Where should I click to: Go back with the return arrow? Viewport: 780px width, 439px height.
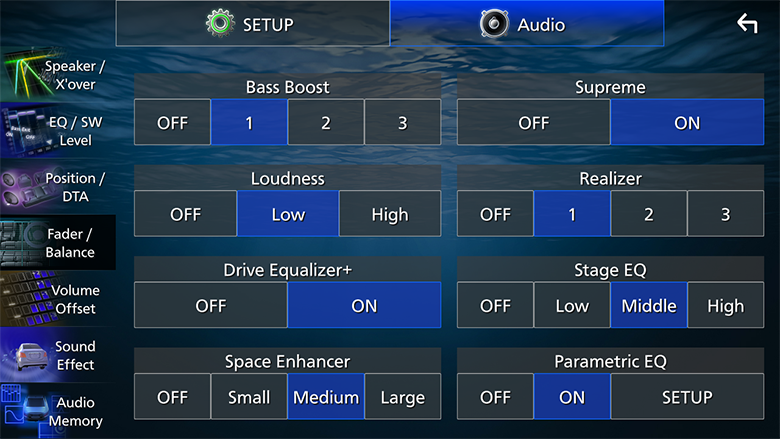[x=747, y=23]
